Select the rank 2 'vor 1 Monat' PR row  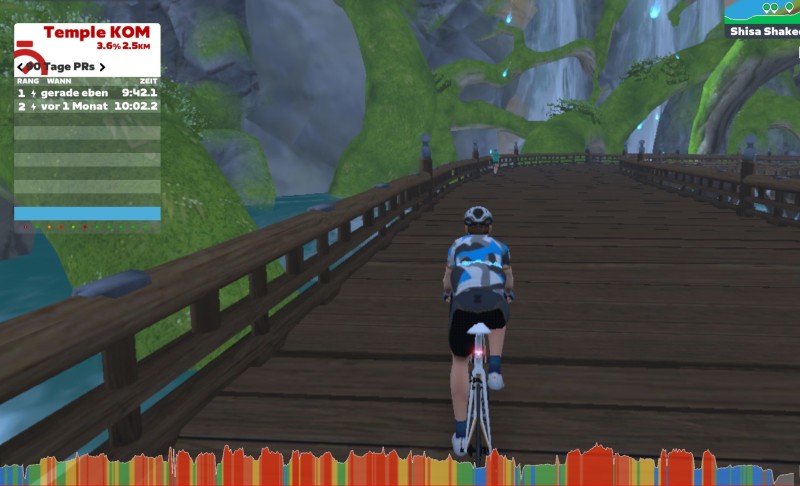87,105
